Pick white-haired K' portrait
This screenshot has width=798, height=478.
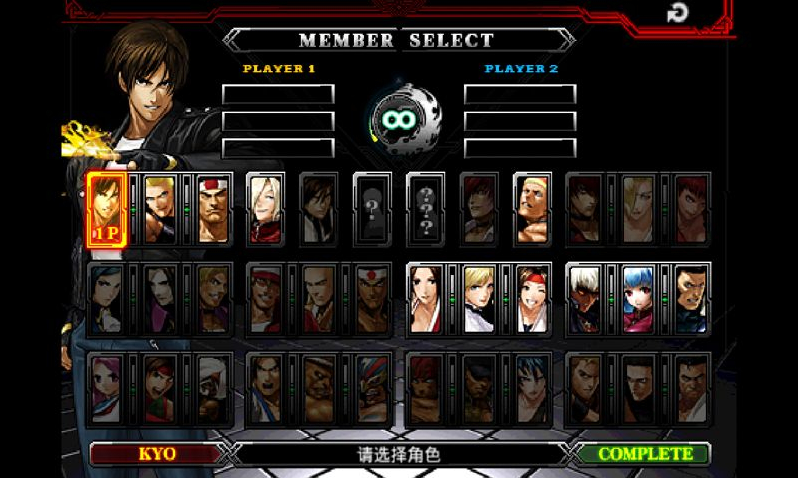[585, 298]
